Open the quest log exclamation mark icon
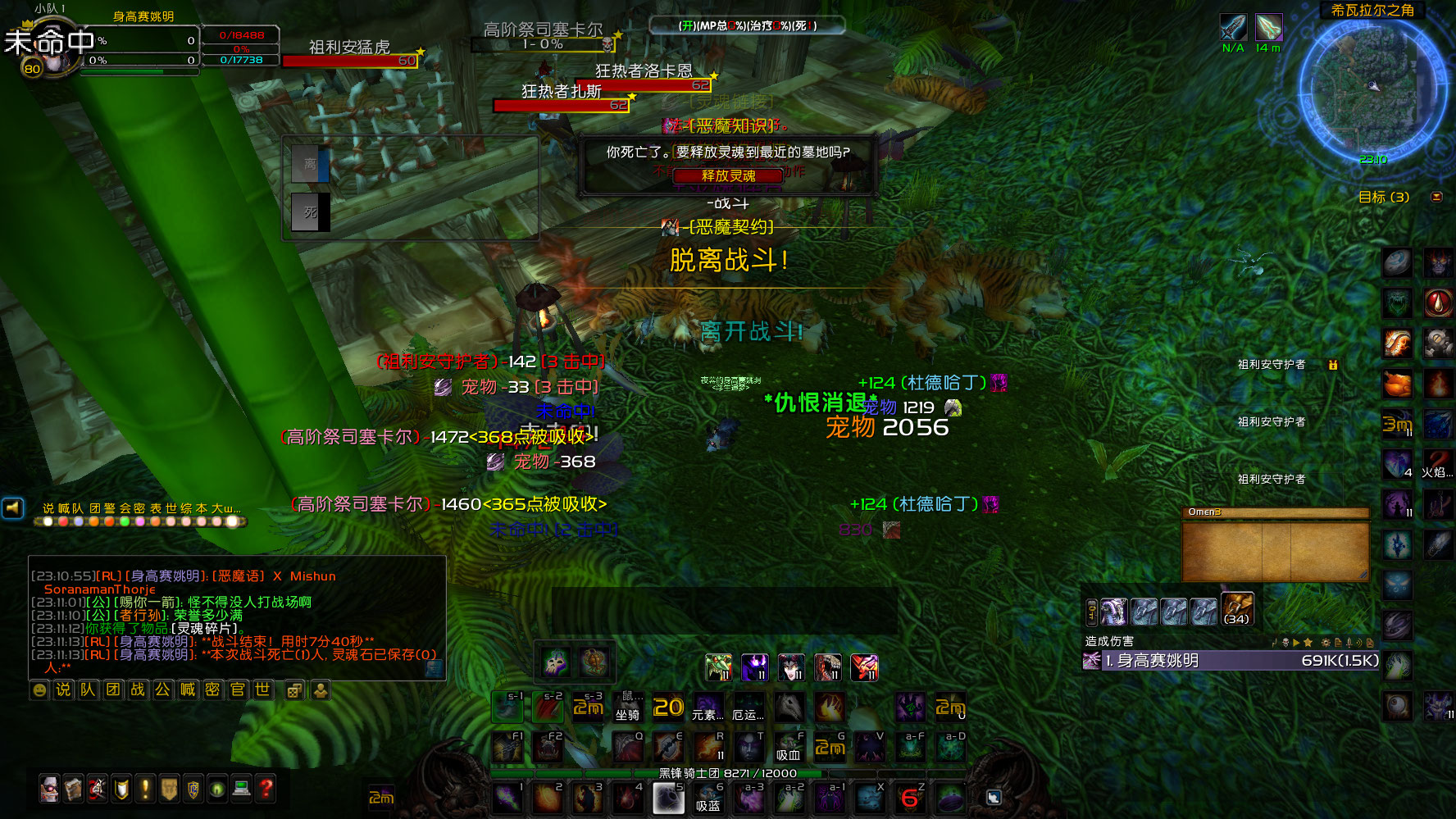Screen dimensions: 1456x819 click(146, 789)
